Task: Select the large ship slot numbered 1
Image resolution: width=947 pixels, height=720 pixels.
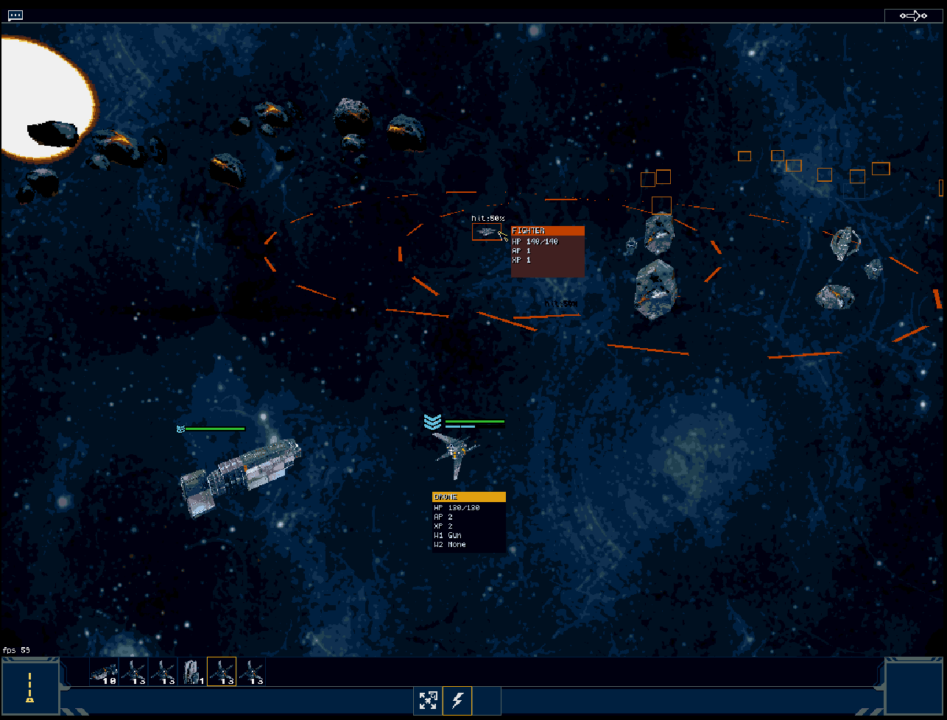Action: 192,671
